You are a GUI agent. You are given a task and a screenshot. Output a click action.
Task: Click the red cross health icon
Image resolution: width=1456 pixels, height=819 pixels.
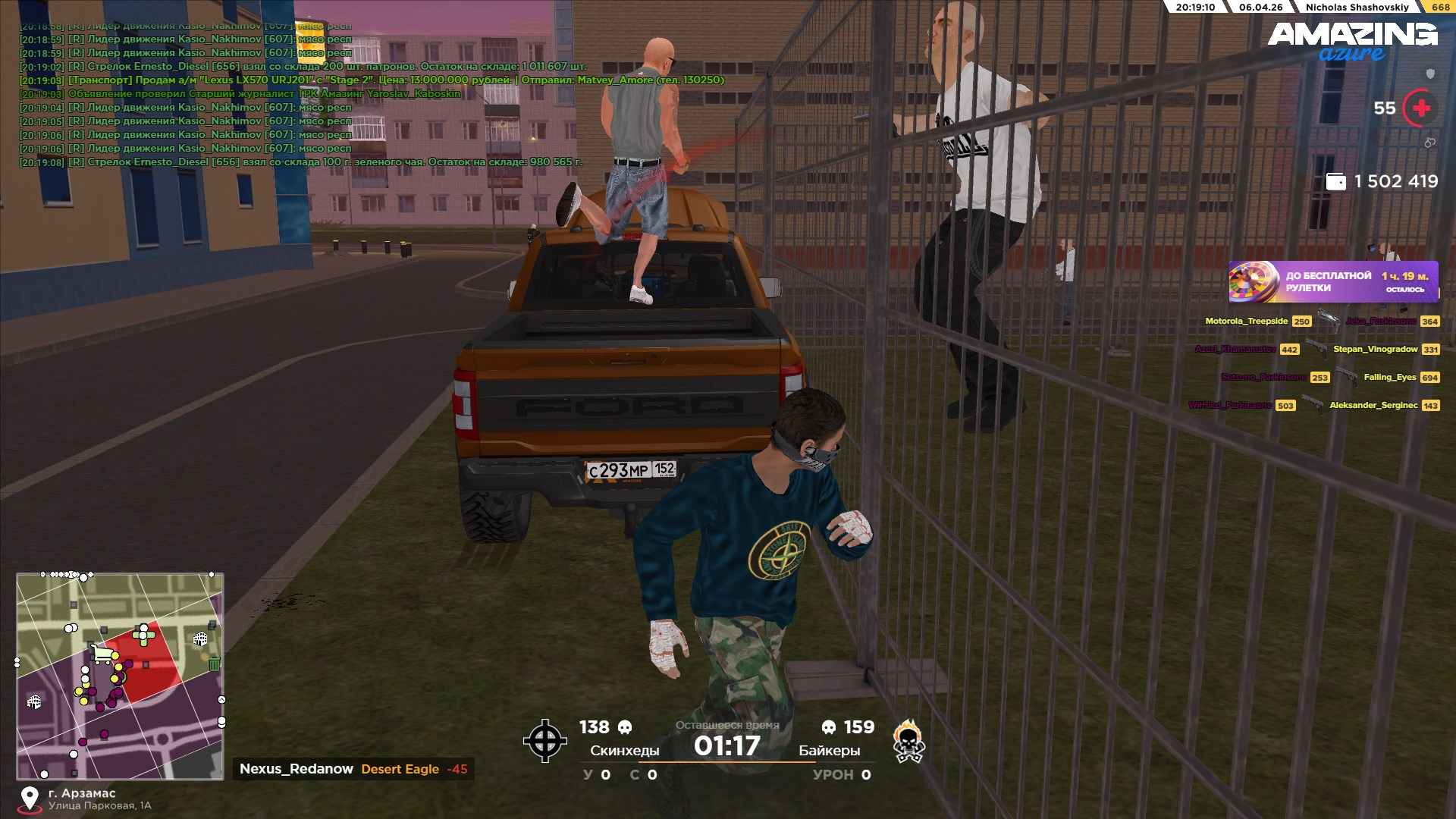(1420, 108)
